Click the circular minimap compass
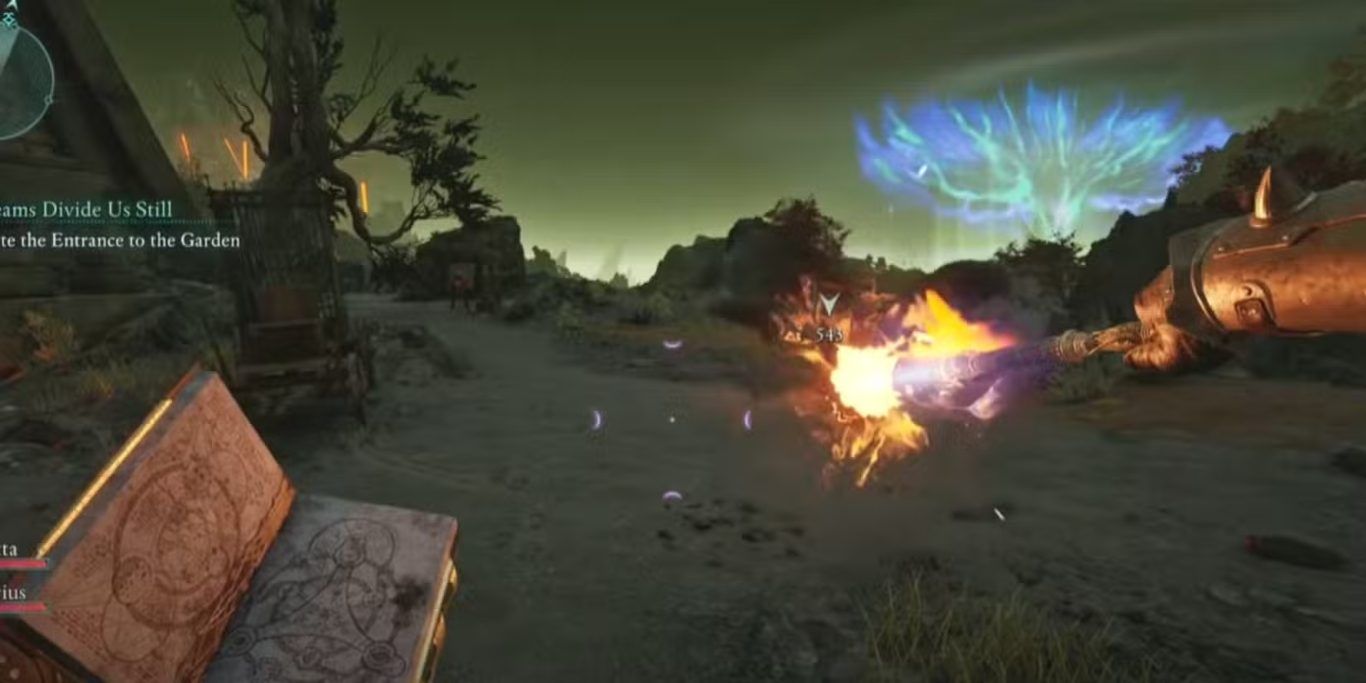 coord(22,78)
